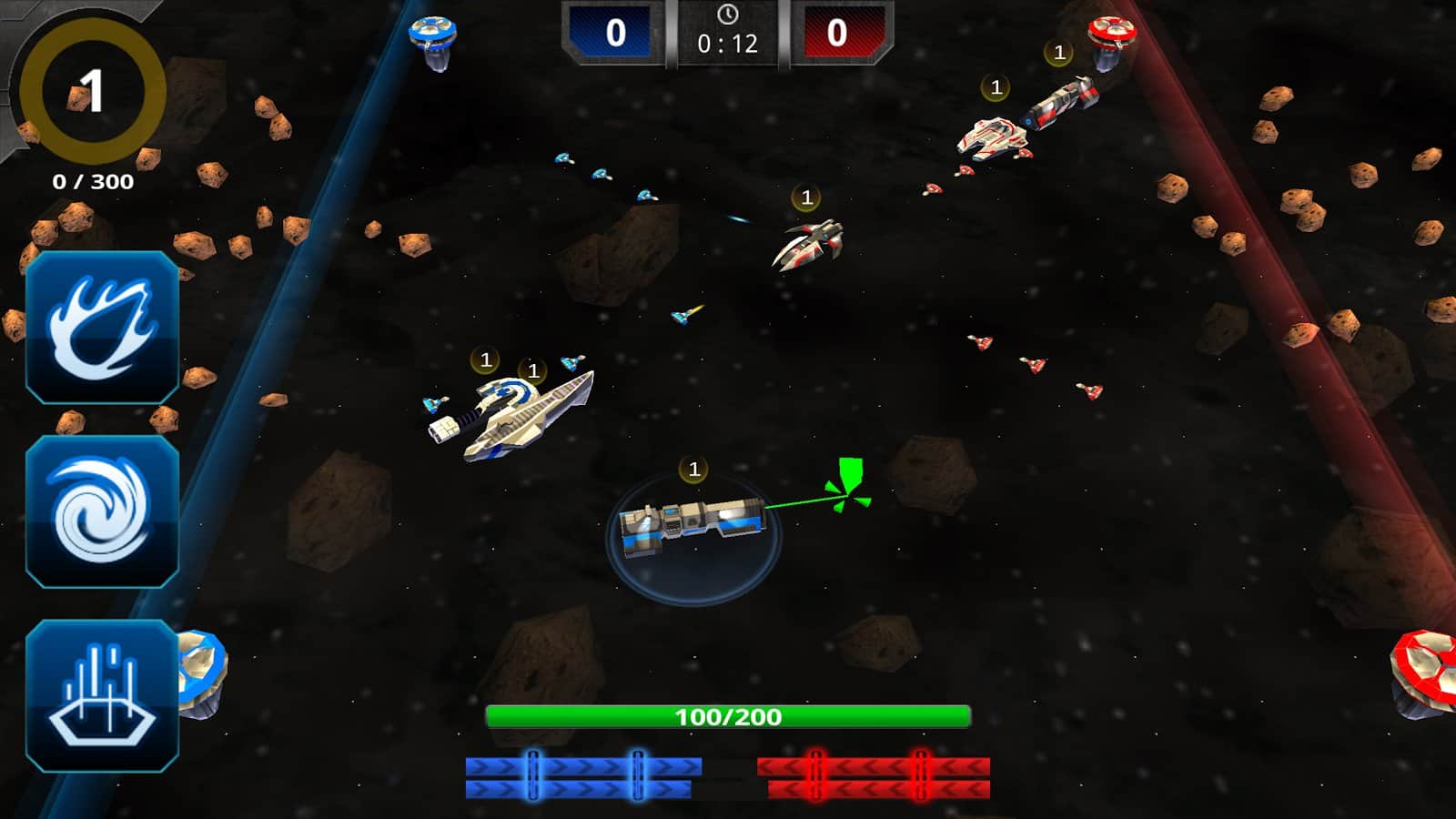Click the green 100/200 health bar

(x=728, y=716)
